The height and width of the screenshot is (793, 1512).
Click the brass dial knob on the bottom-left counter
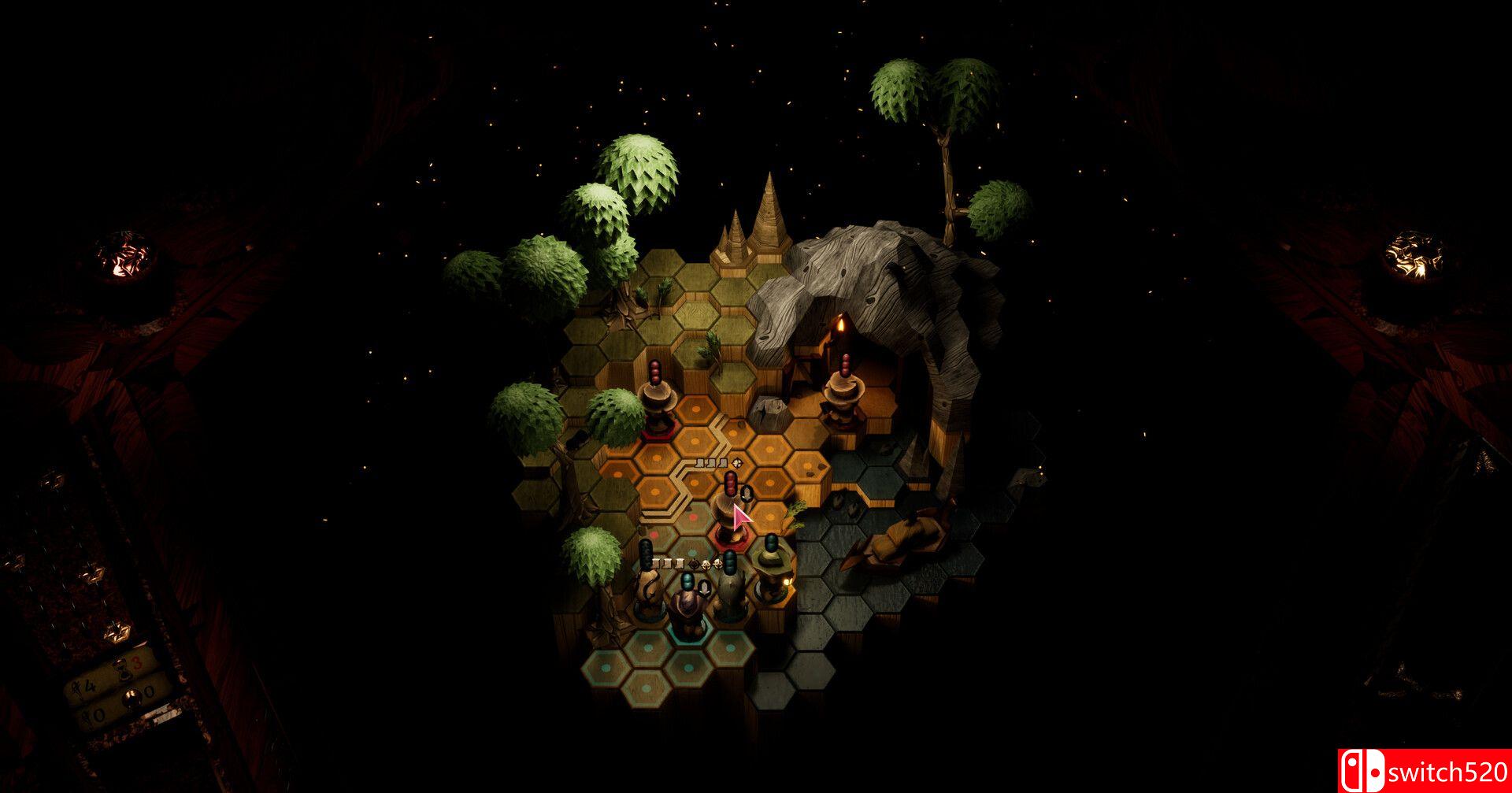[132, 696]
